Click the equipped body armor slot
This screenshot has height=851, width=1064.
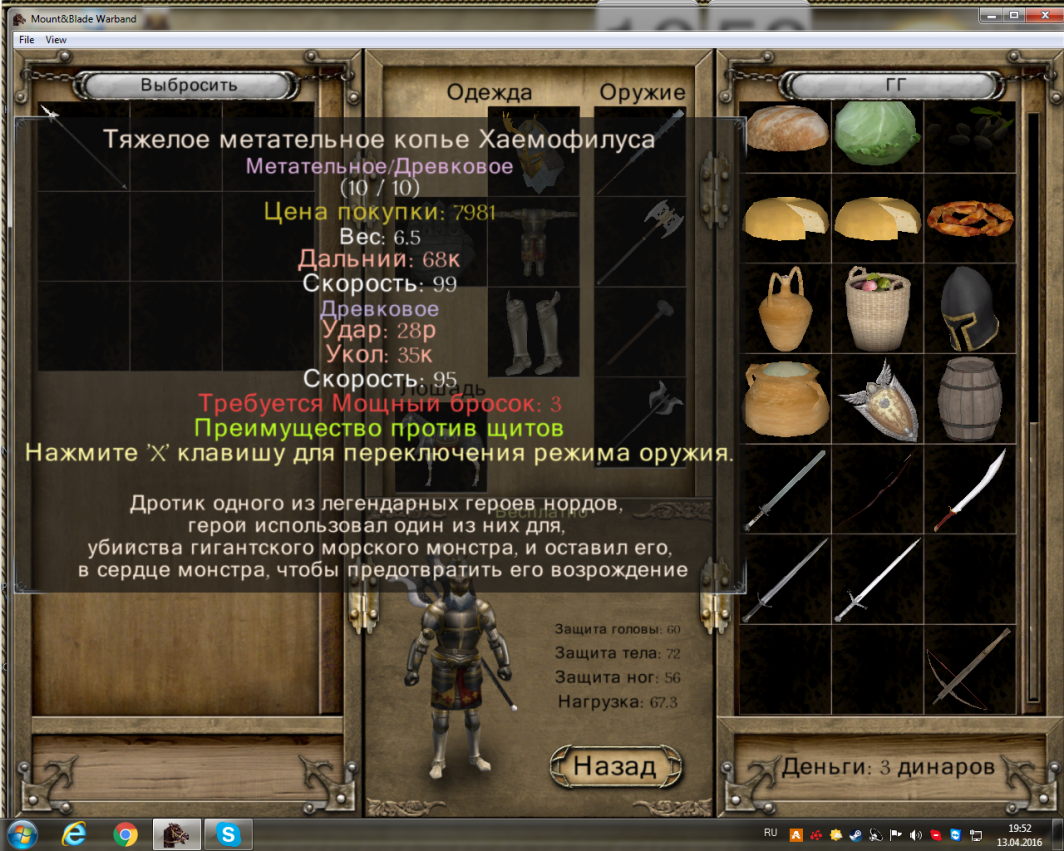tap(533, 241)
